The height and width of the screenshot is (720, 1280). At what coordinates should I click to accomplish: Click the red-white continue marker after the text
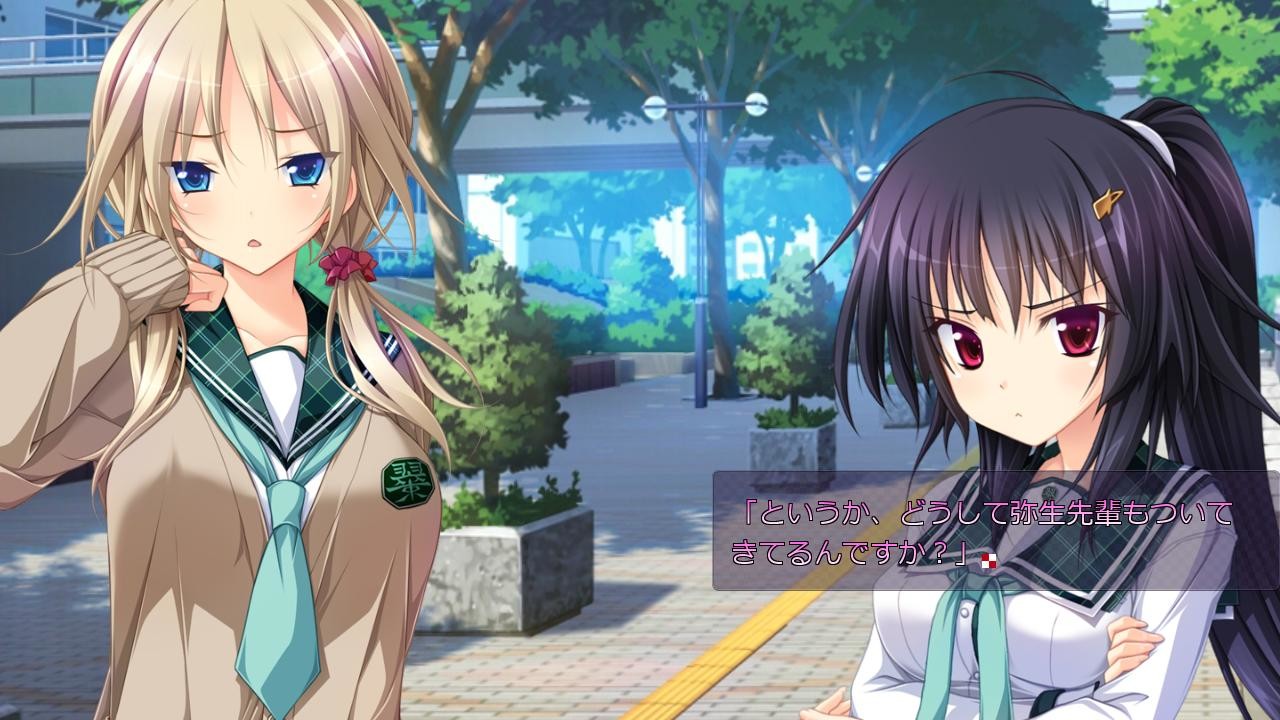tap(990, 561)
